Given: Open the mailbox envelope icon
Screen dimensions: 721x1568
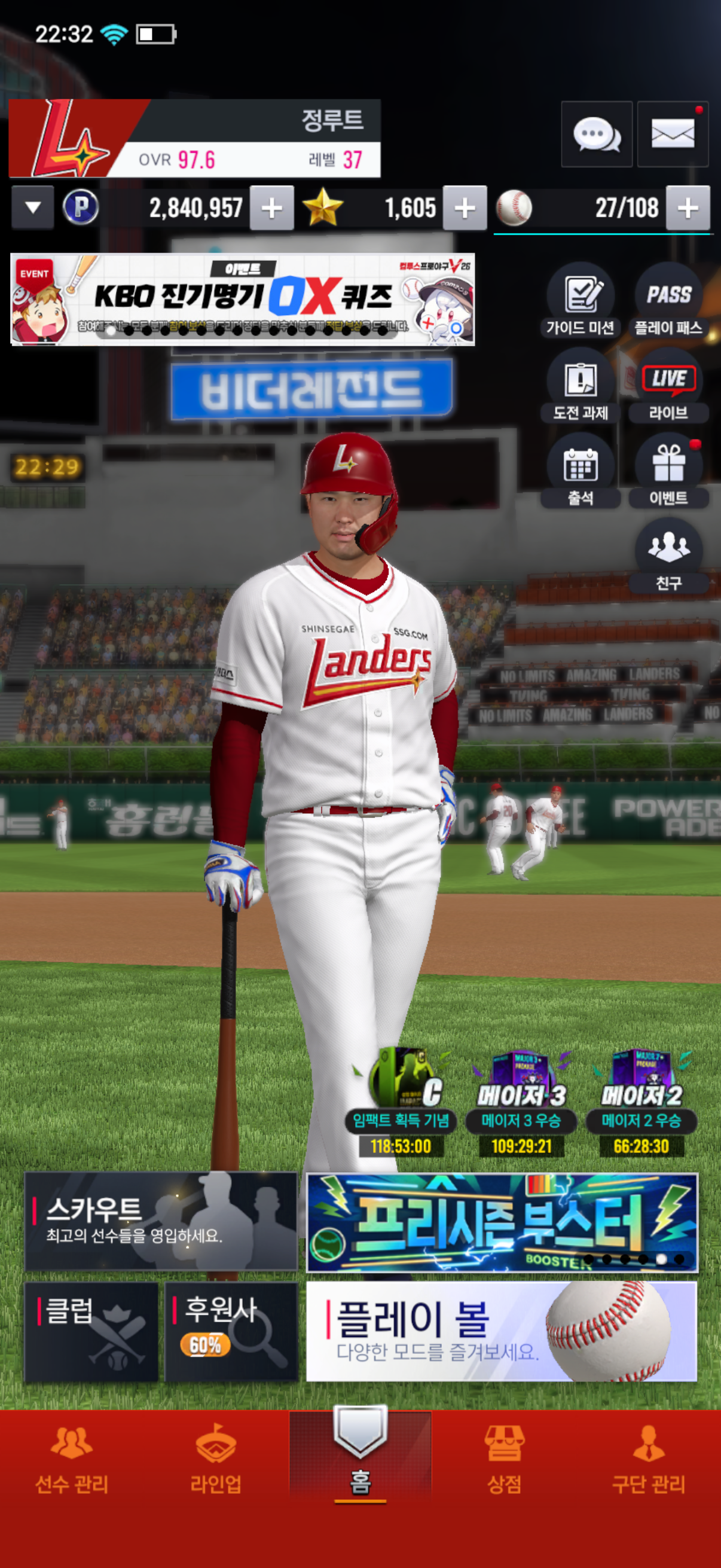Looking at the screenshot, I should click(673, 134).
